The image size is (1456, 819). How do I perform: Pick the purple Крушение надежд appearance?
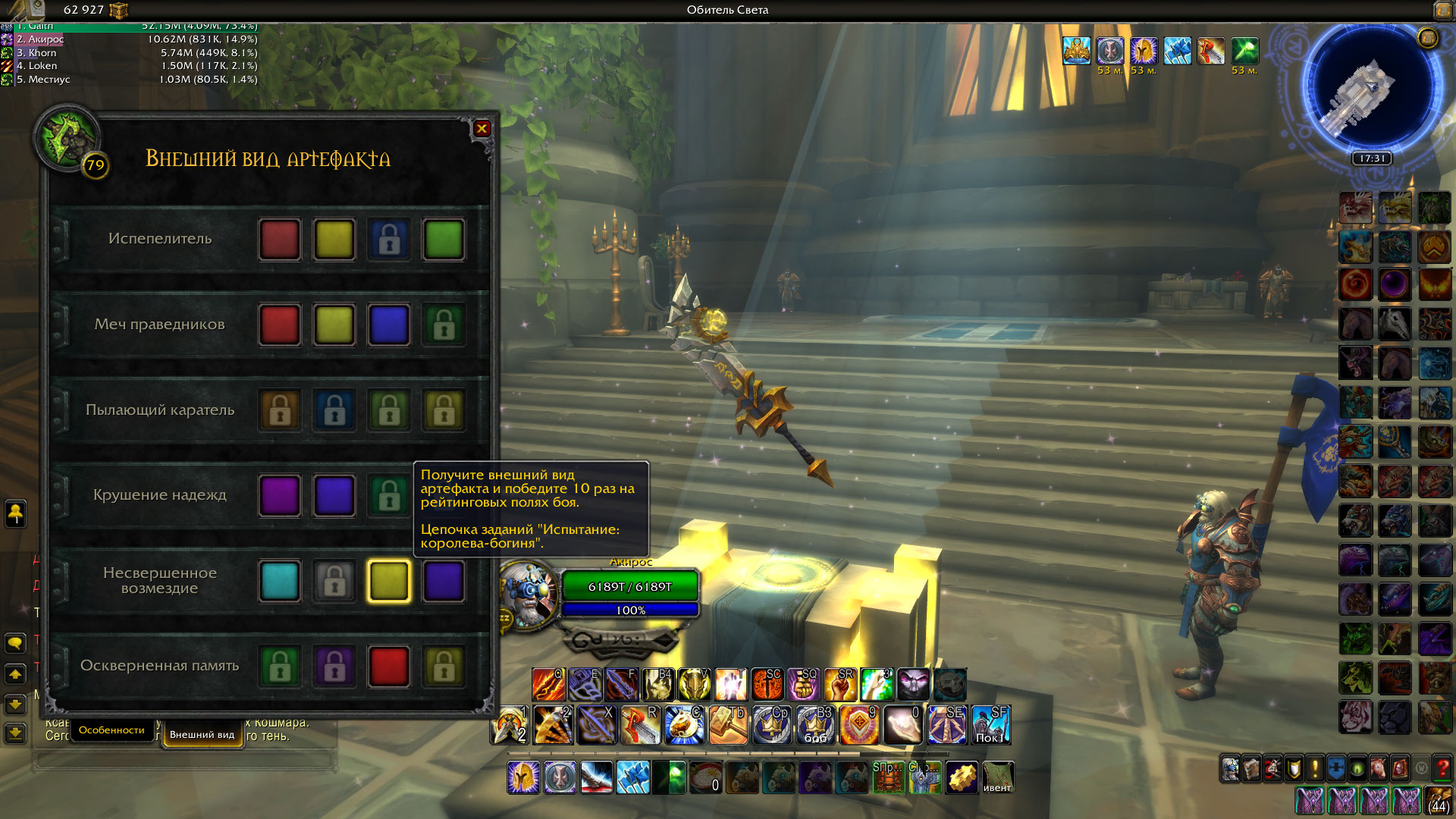(x=280, y=495)
